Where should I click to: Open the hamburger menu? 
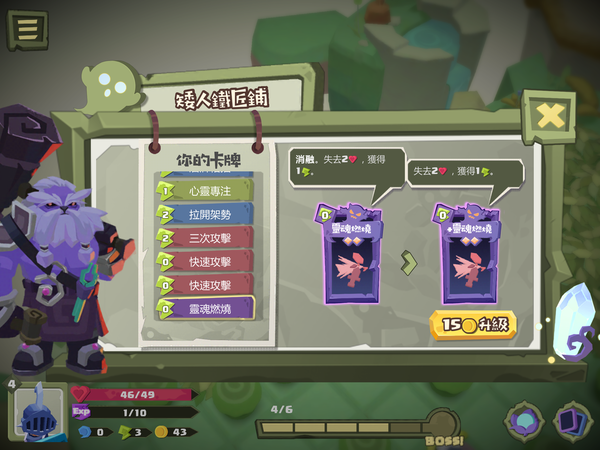pyautogui.click(x=27, y=29)
